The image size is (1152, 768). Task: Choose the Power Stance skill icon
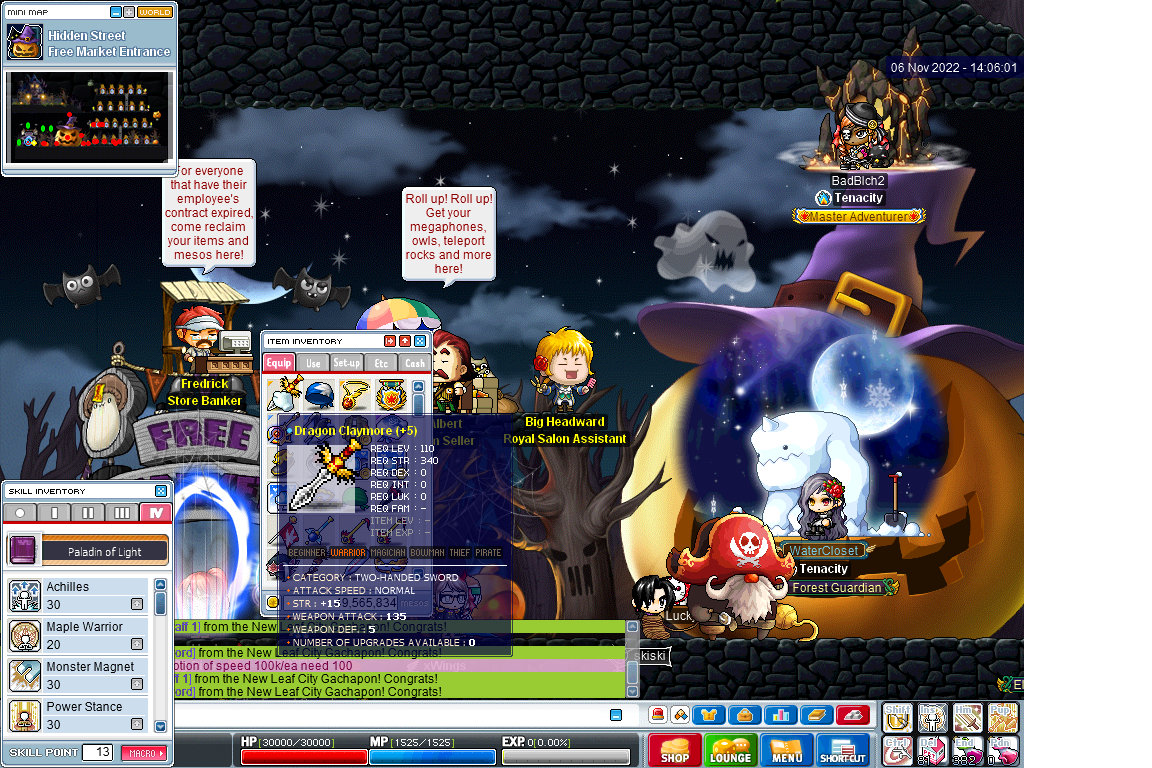tap(25, 715)
